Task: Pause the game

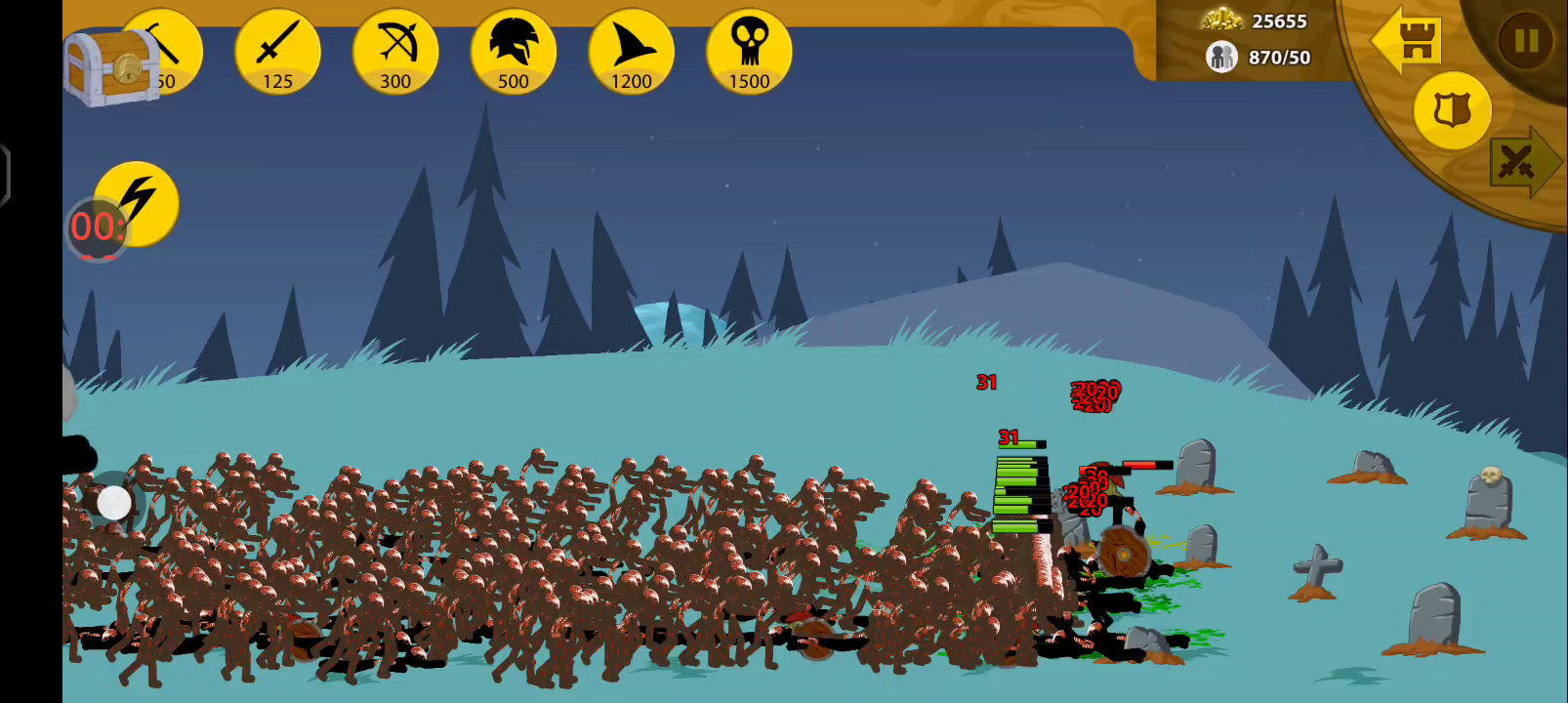Action: 1525,41
